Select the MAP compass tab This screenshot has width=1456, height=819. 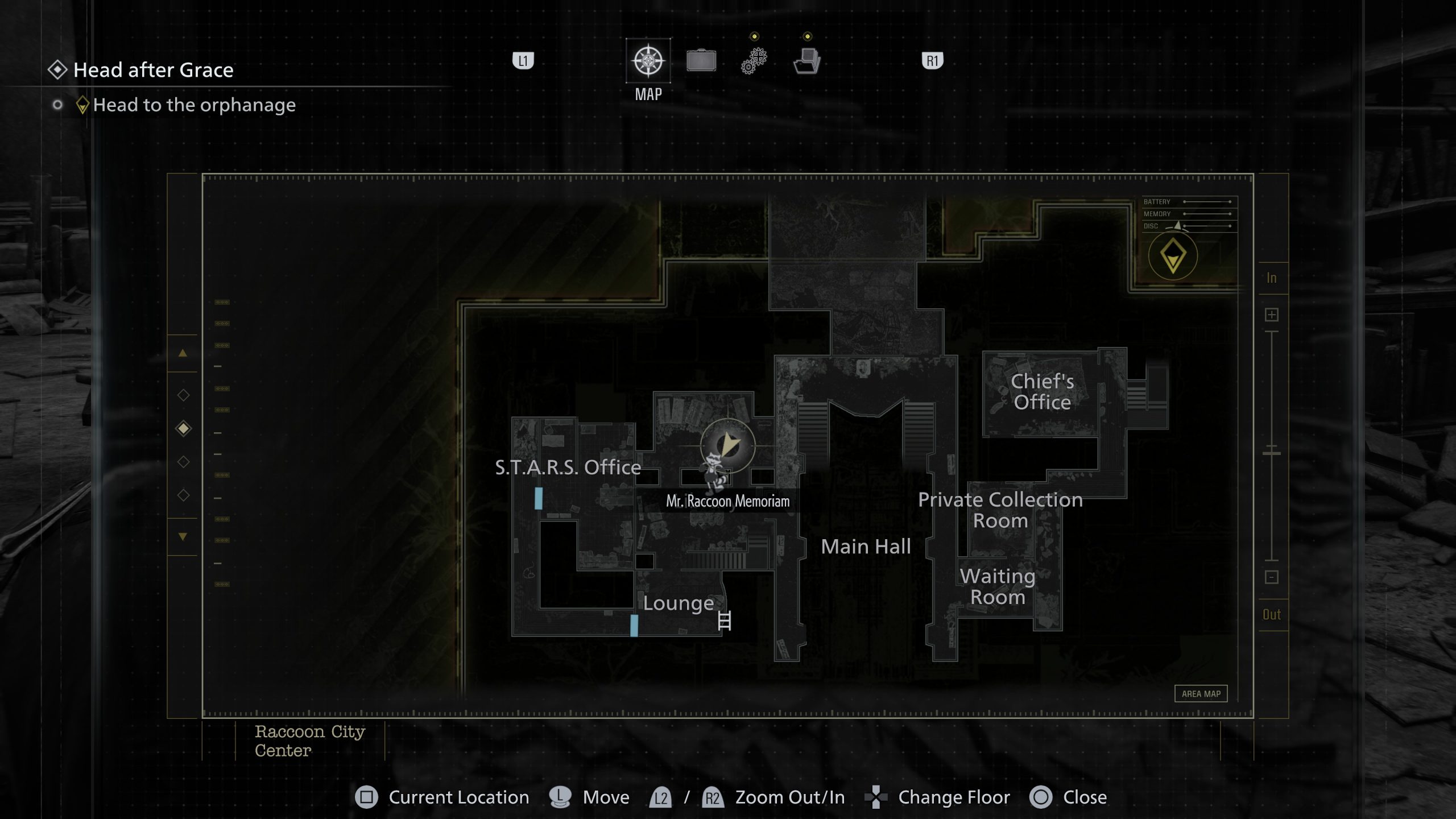648,61
